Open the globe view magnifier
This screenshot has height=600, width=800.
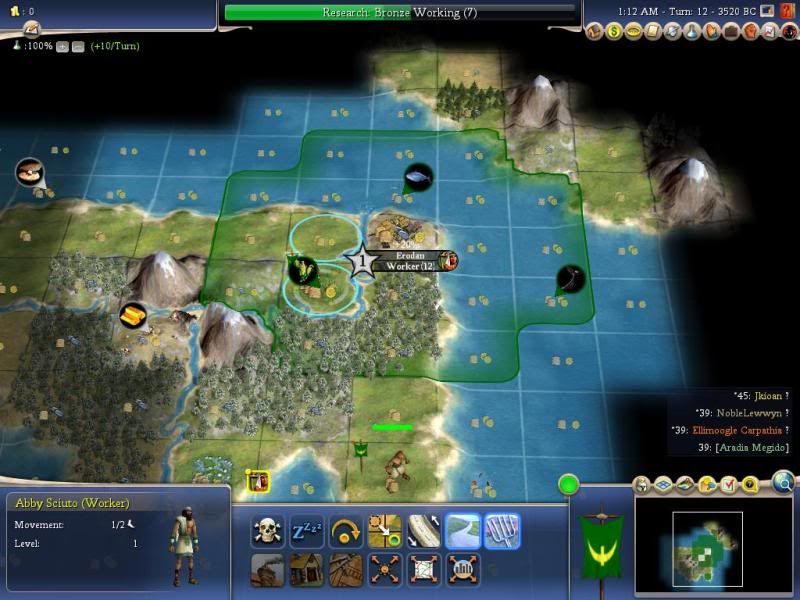[785, 484]
